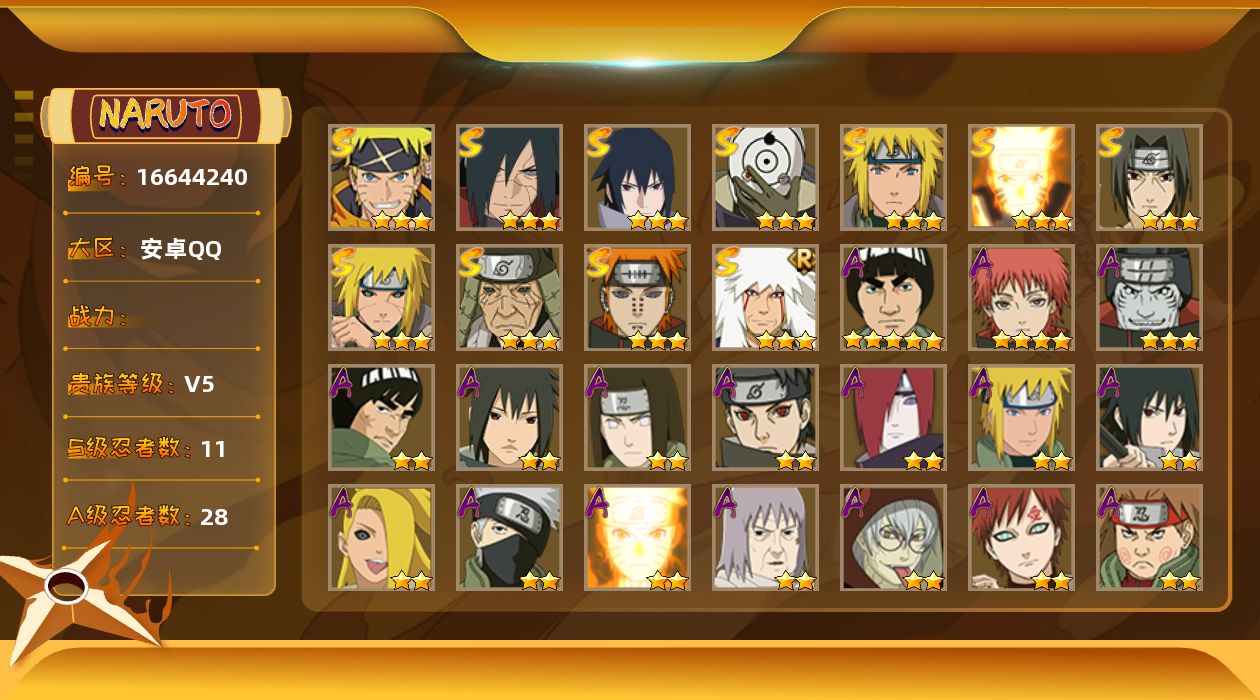Select orange-haired Pain's portrait
This screenshot has height=700, width=1260.
coord(637,297)
